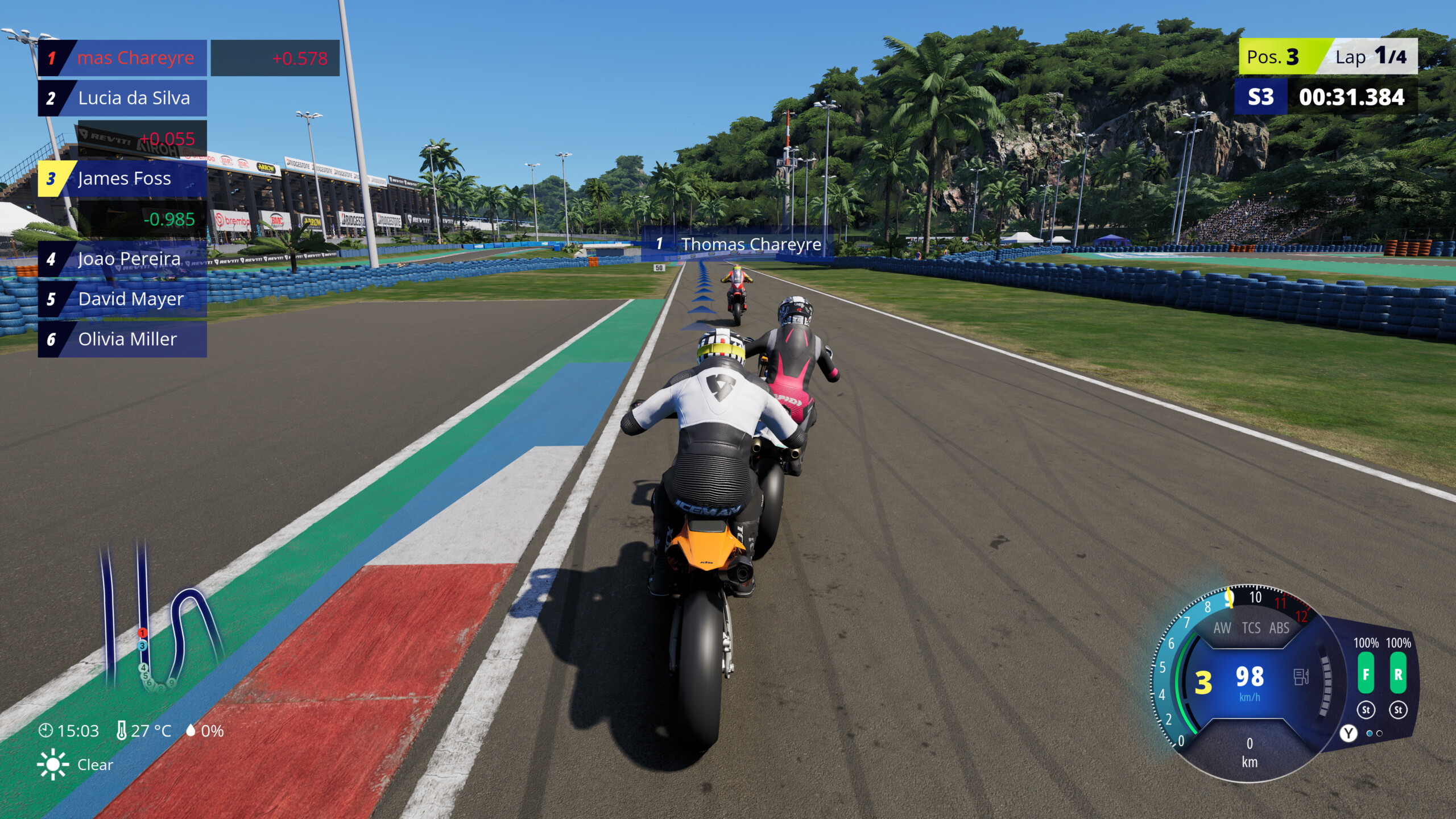Screen dimensions: 1456x819
Task: Select Lucia da Silva in the standings
Action: [x=122, y=98]
